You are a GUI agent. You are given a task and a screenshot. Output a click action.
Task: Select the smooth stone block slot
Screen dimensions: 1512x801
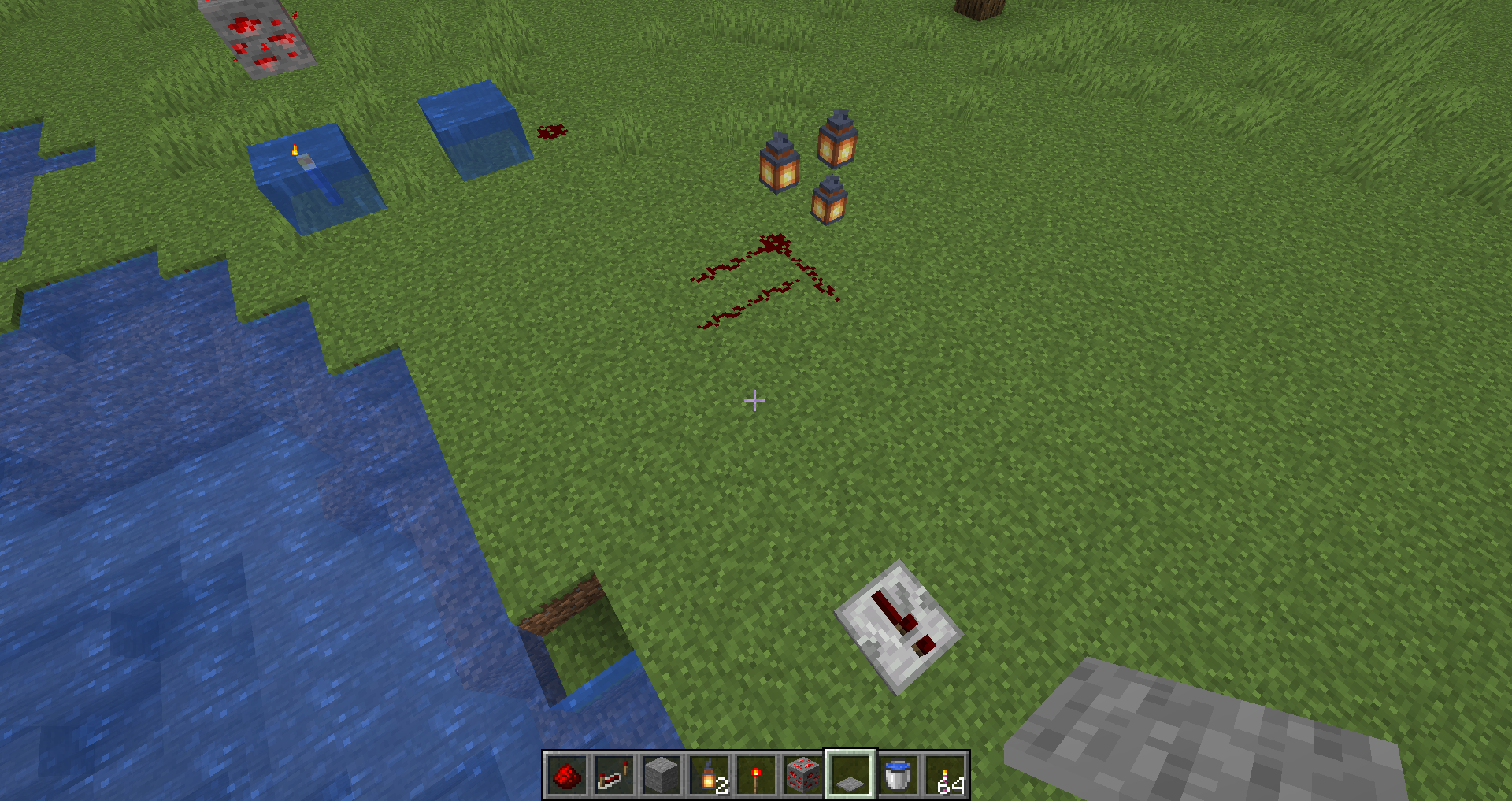pyautogui.click(x=661, y=775)
